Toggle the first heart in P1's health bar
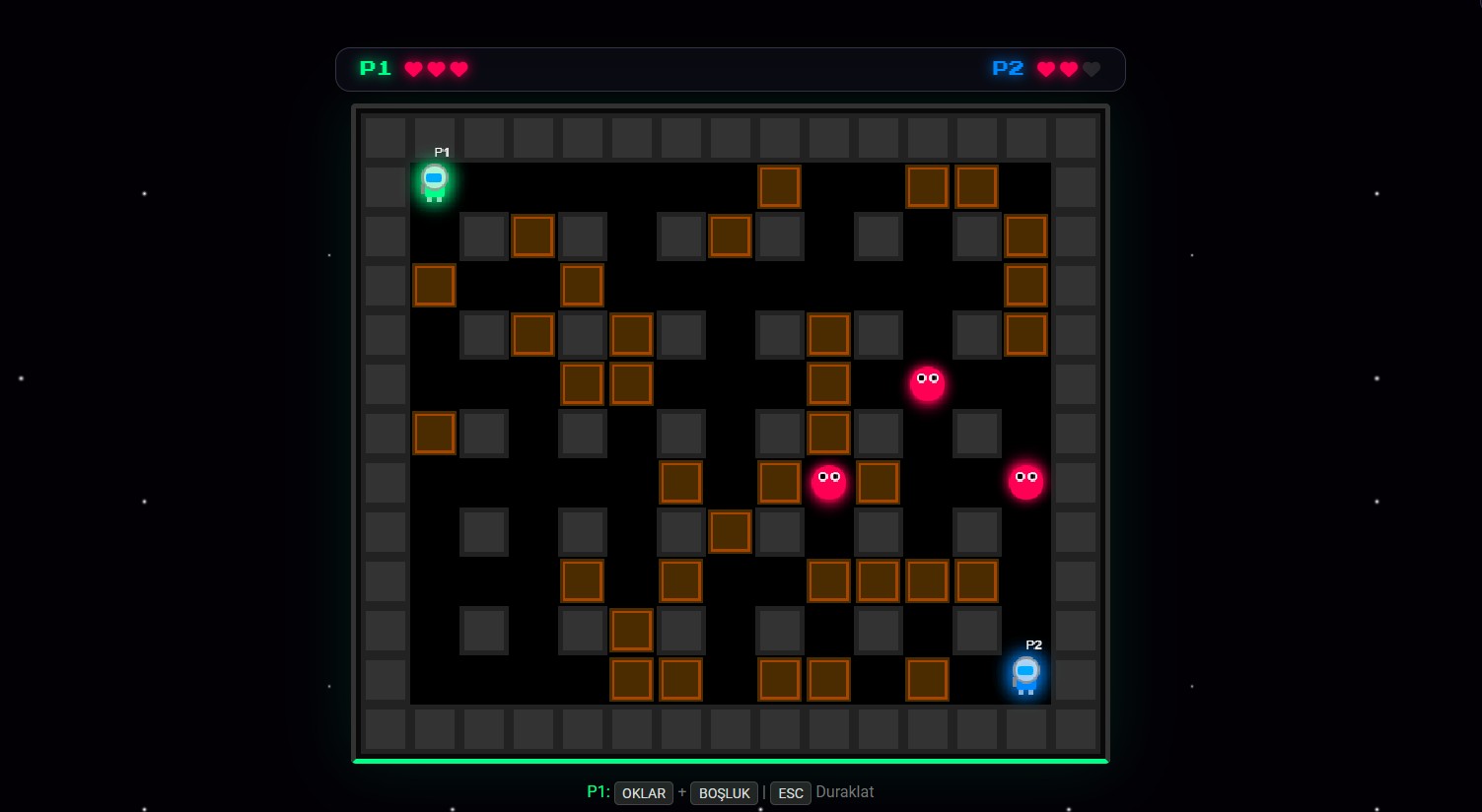Screen dimensions: 1482x812 click(x=413, y=69)
